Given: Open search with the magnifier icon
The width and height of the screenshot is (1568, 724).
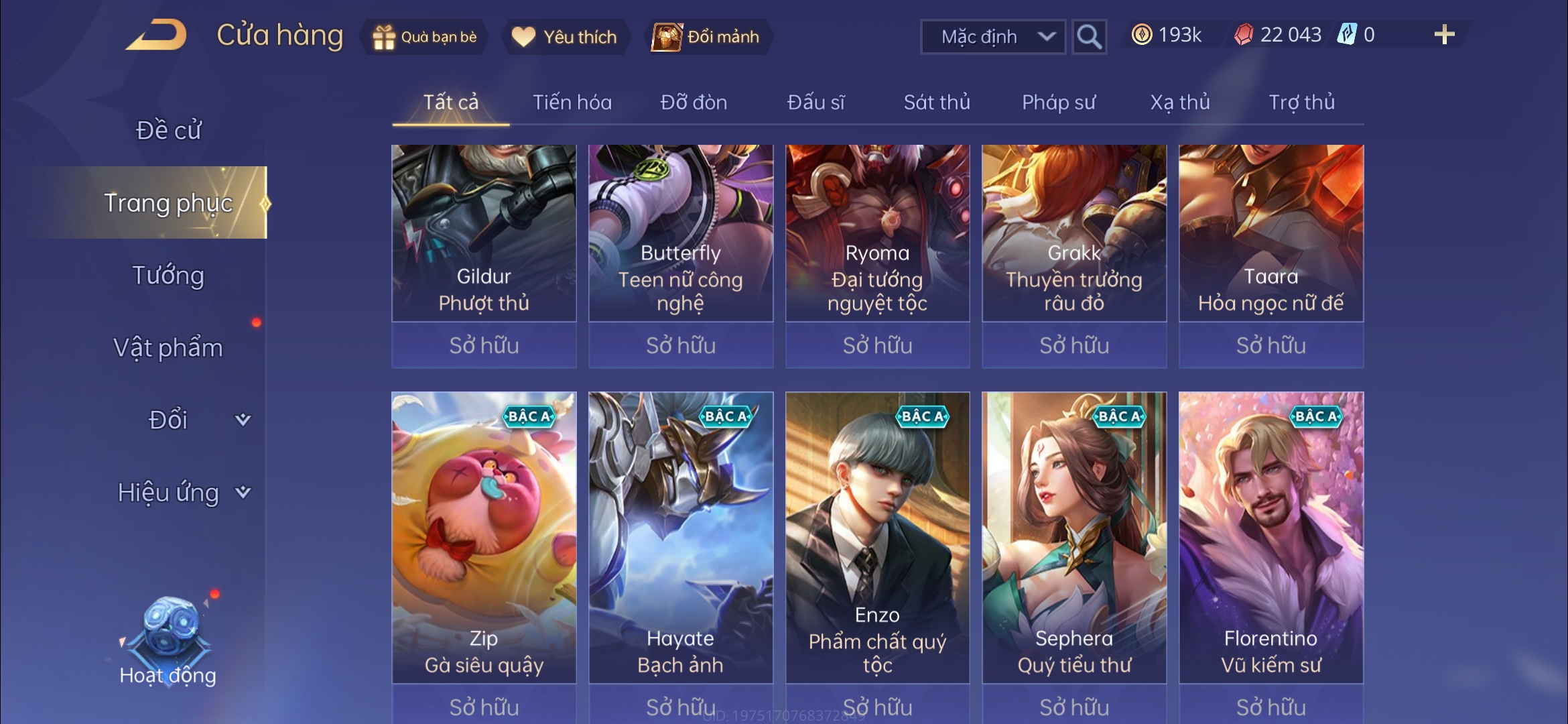Looking at the screenshot, I should [1089, 36].
